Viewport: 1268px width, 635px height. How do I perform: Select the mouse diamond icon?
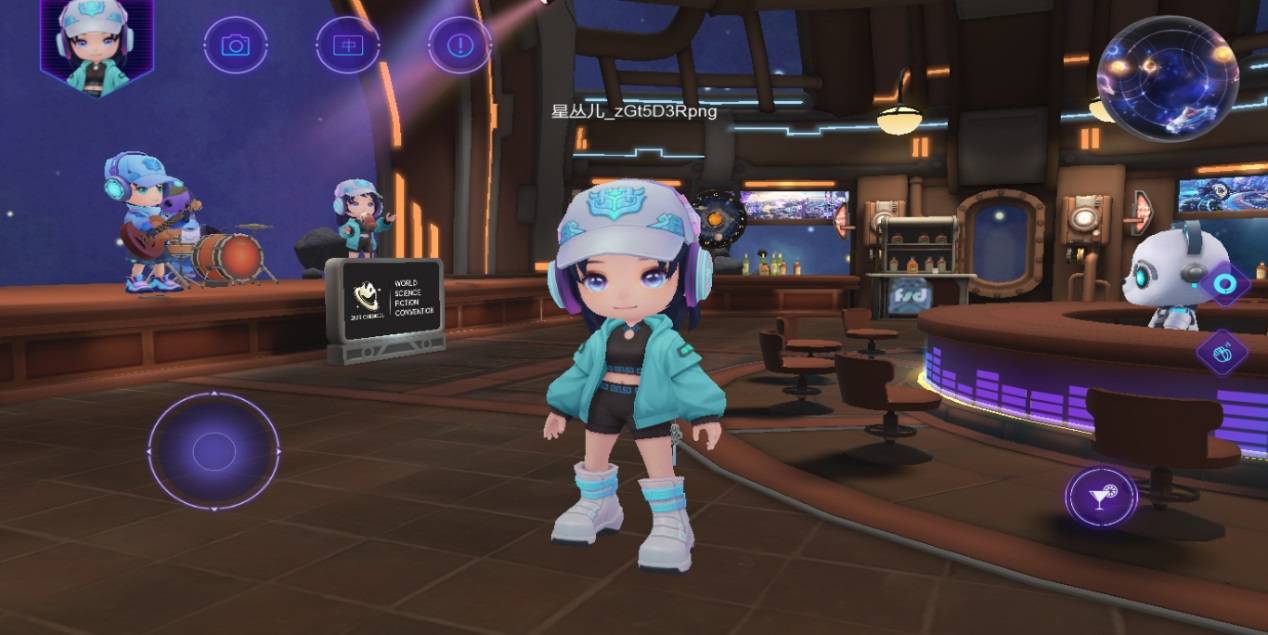1222,352
